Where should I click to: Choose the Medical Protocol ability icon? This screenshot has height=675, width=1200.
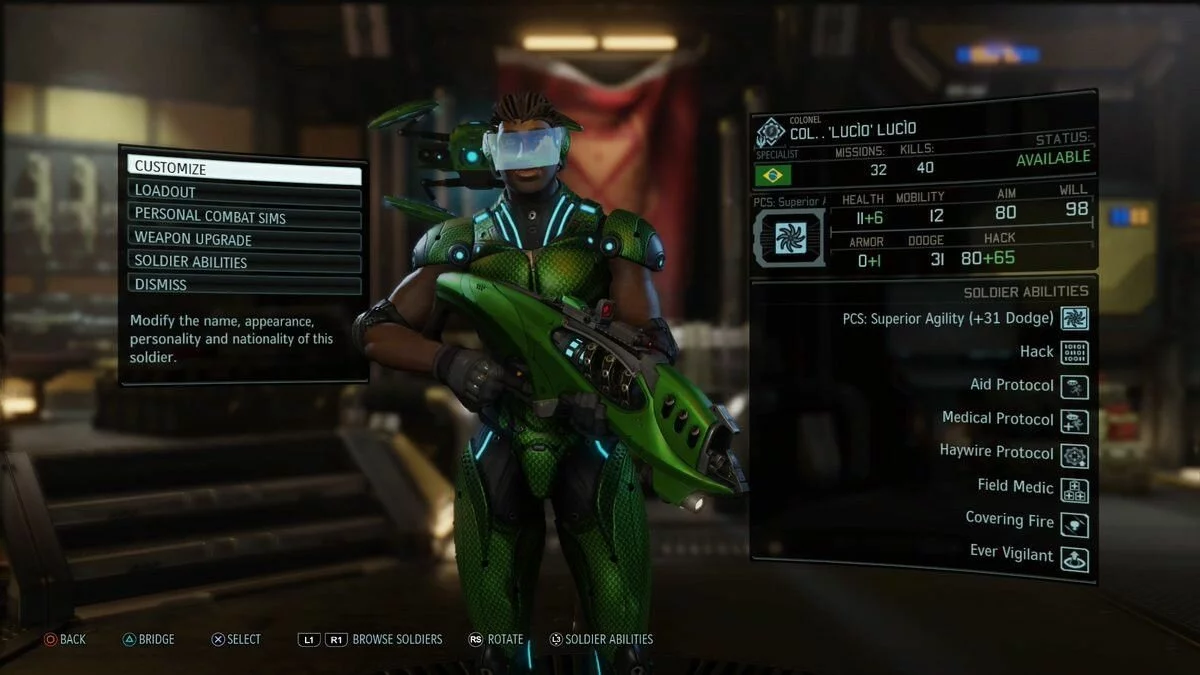(x=1075, y=420)
